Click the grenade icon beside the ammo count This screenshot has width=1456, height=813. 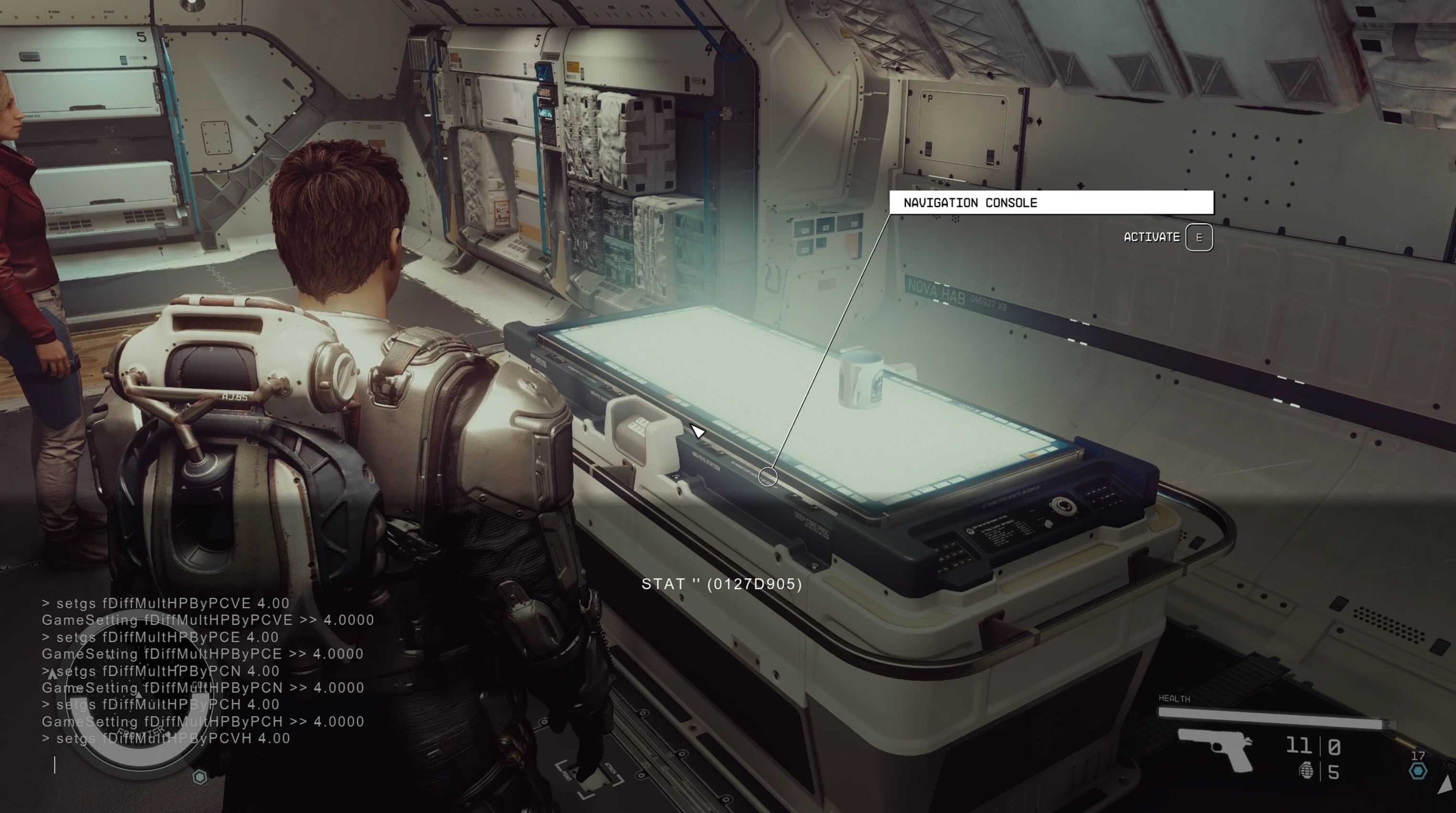tap(1306, 770)
